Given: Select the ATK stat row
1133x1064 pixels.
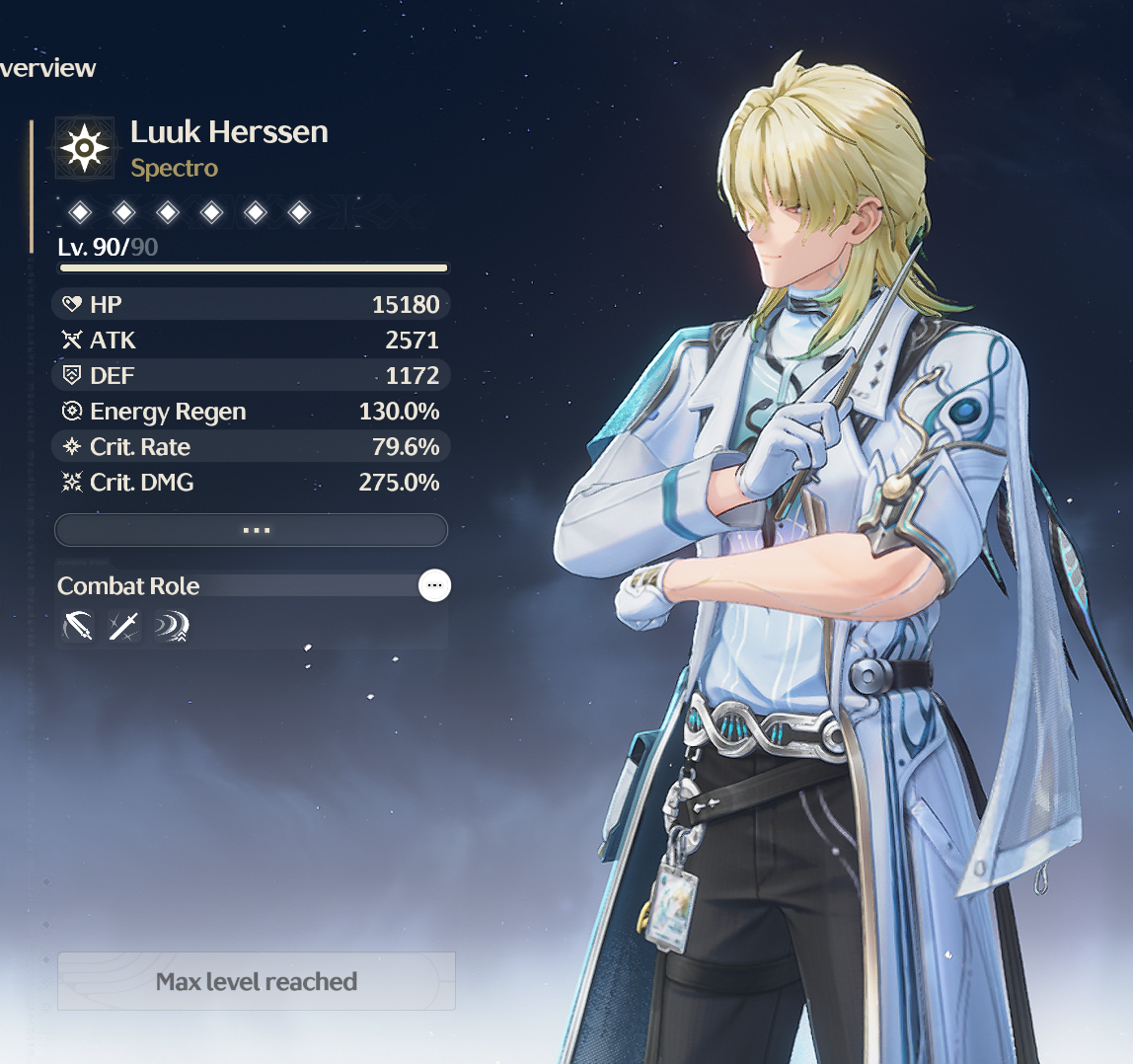Looking at the screenshot, I should 251,341.
